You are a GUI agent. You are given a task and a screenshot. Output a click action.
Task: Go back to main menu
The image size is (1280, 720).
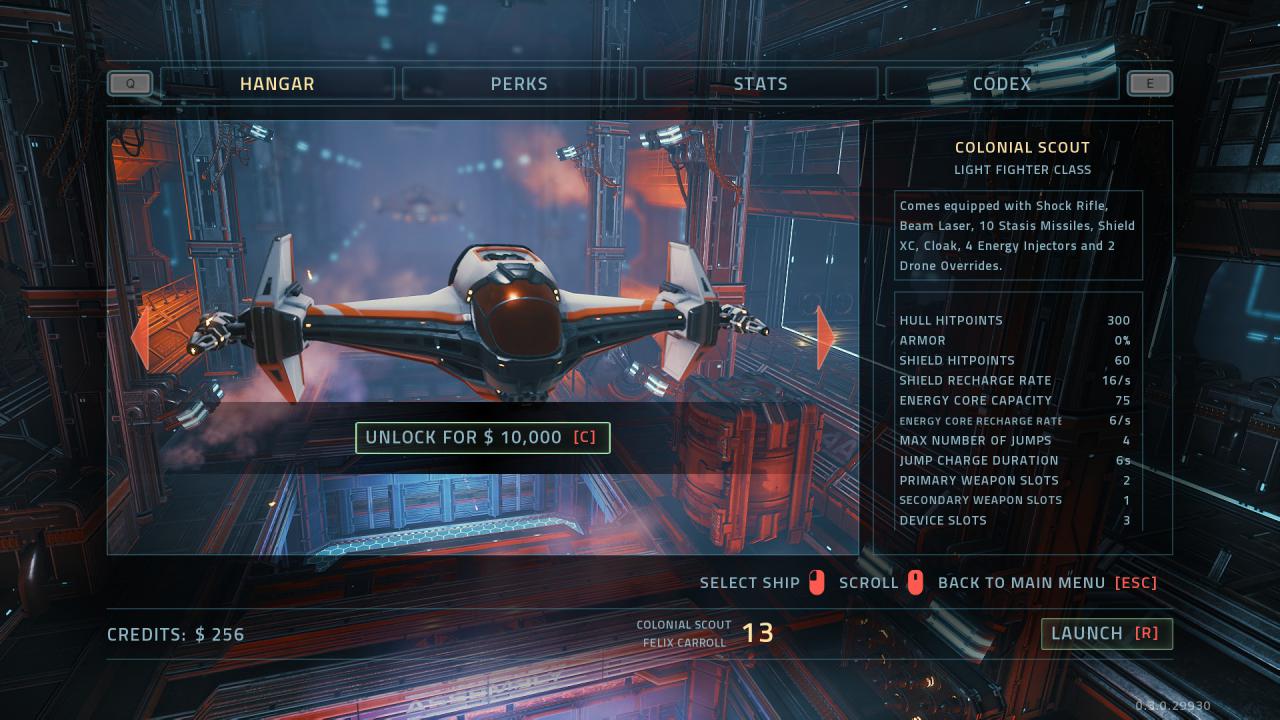pos(1046,583)
